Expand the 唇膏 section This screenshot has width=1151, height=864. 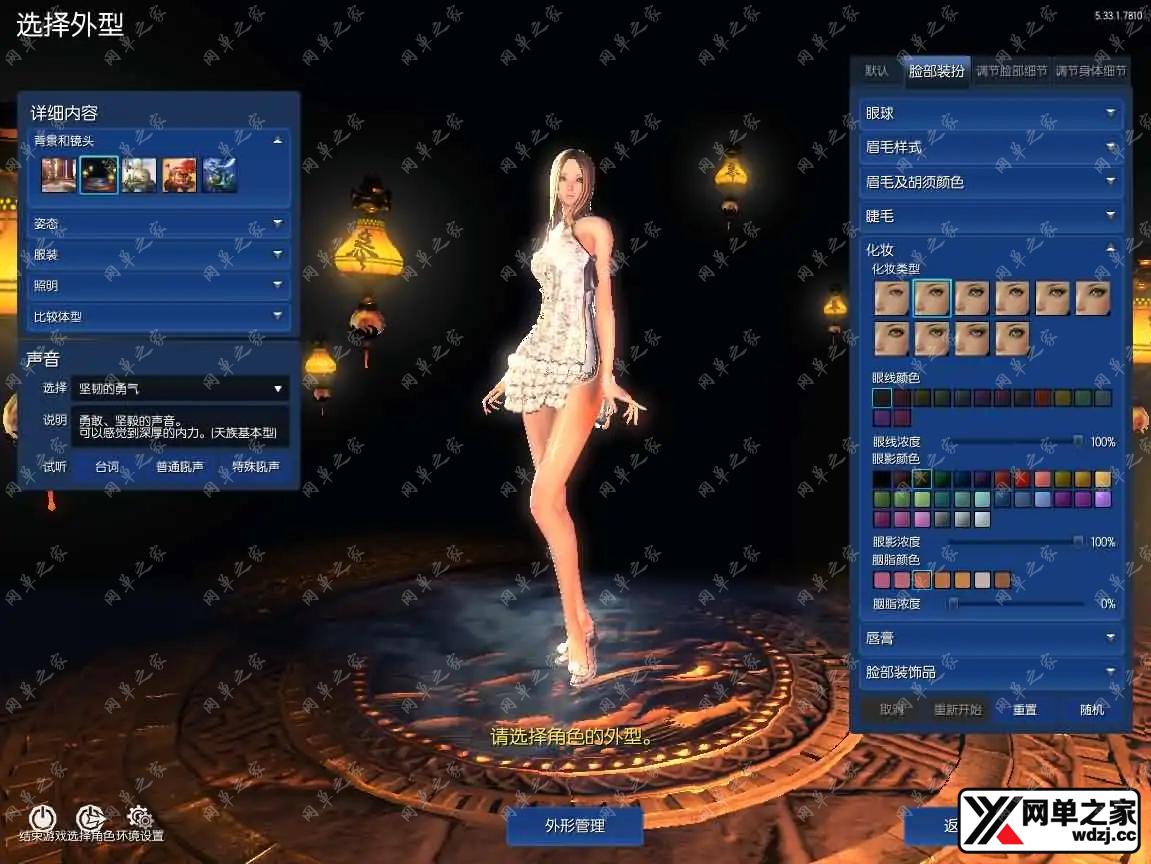[991, 637]
